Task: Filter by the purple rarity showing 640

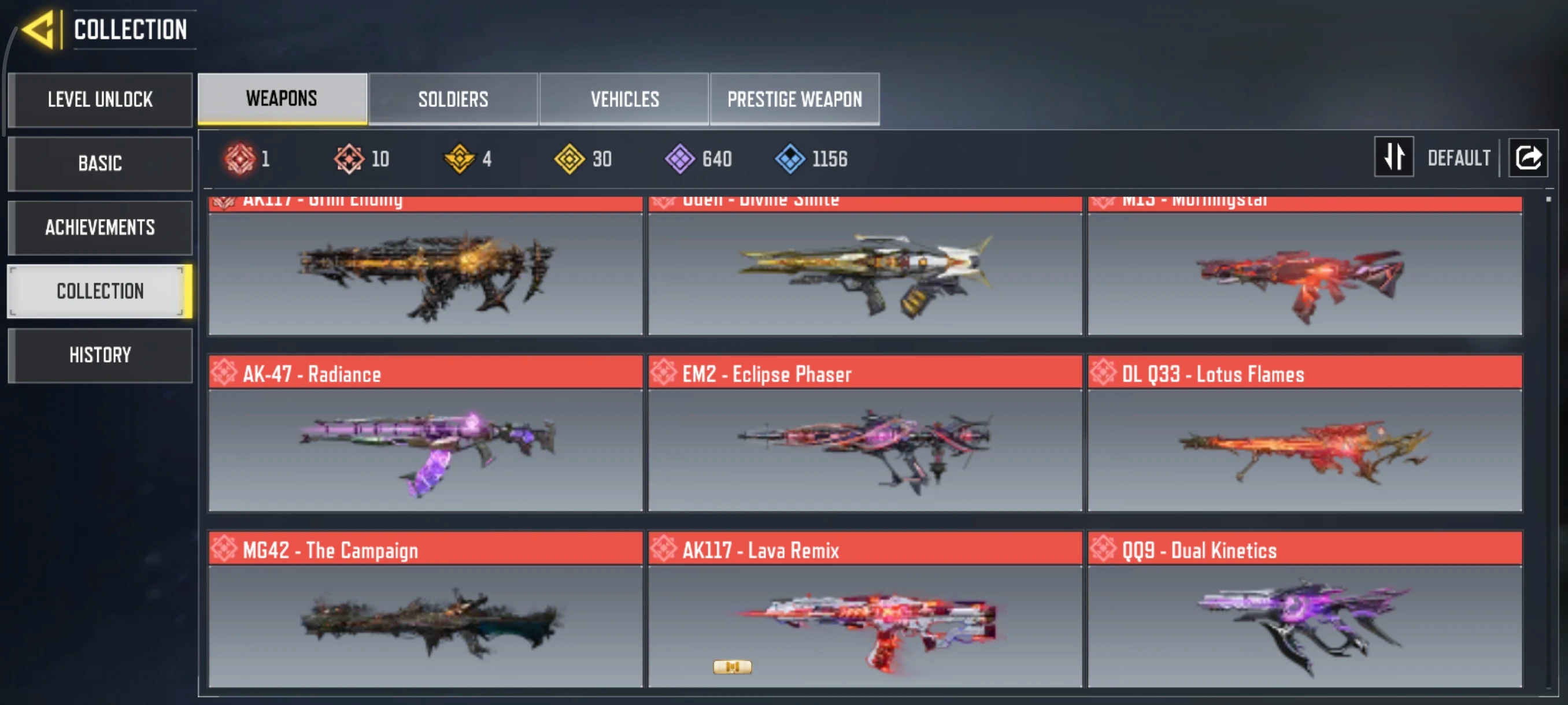Action: pyautogui.click(x=699, y=159)
